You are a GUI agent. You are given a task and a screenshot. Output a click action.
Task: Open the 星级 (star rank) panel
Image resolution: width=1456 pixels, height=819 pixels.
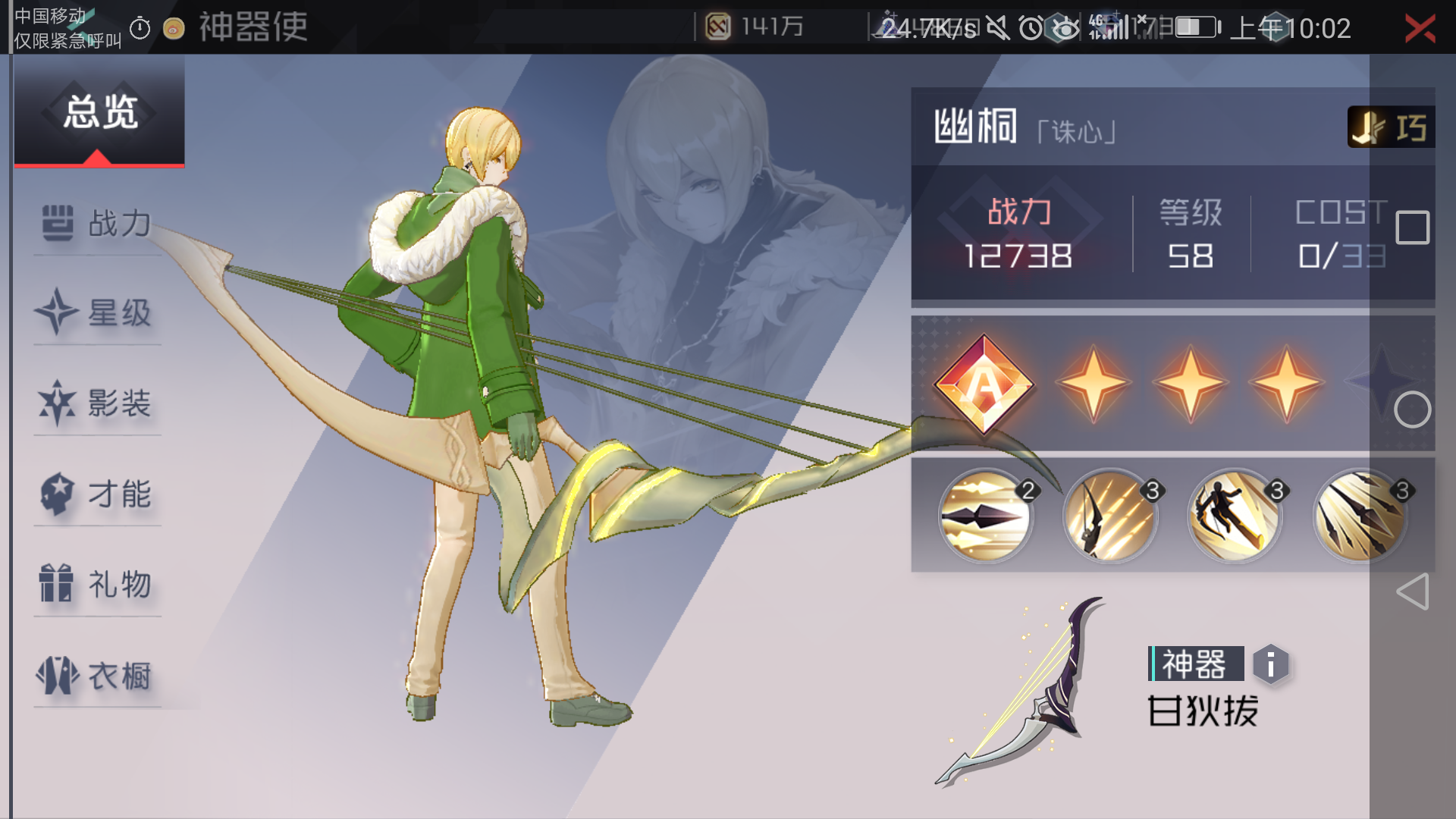(97, 313)
